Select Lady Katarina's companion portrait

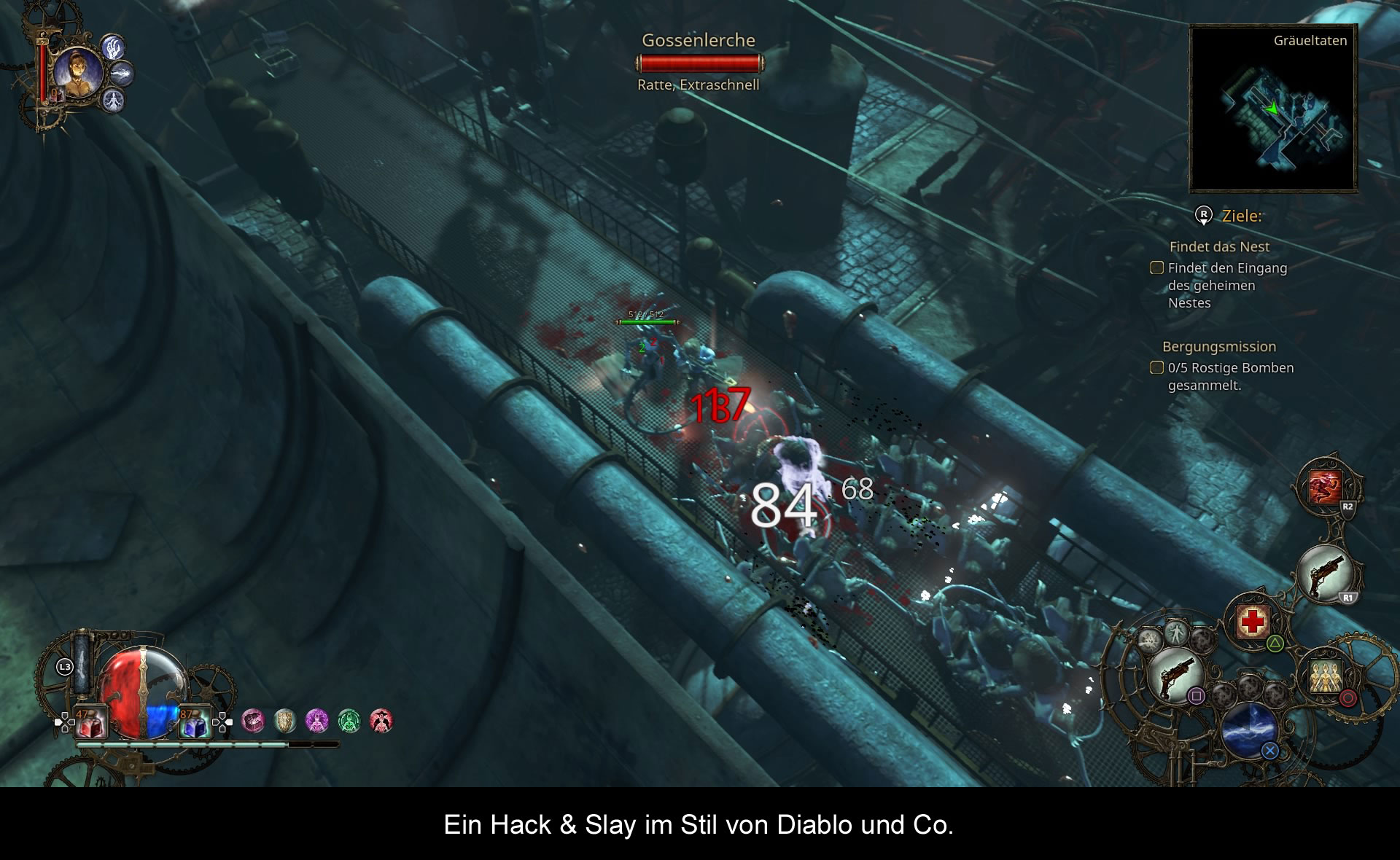click(77, 72)
